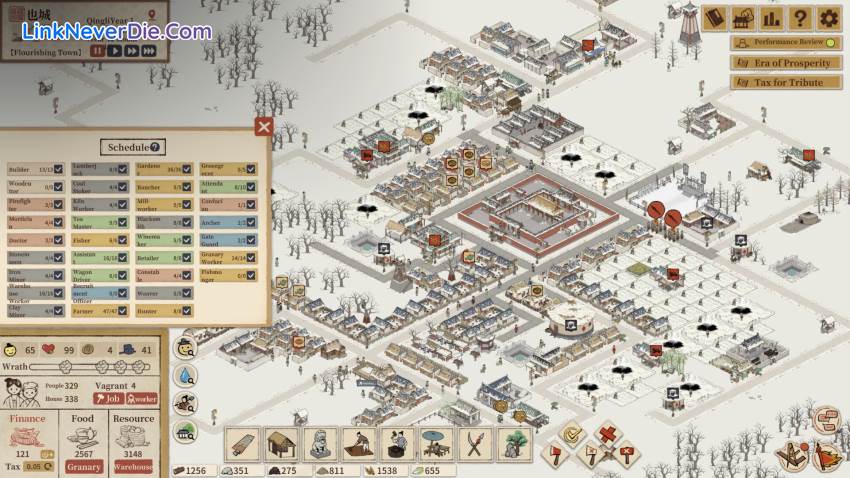
Task: Open the help question mark menu
Action: click(x=799, y=17)
